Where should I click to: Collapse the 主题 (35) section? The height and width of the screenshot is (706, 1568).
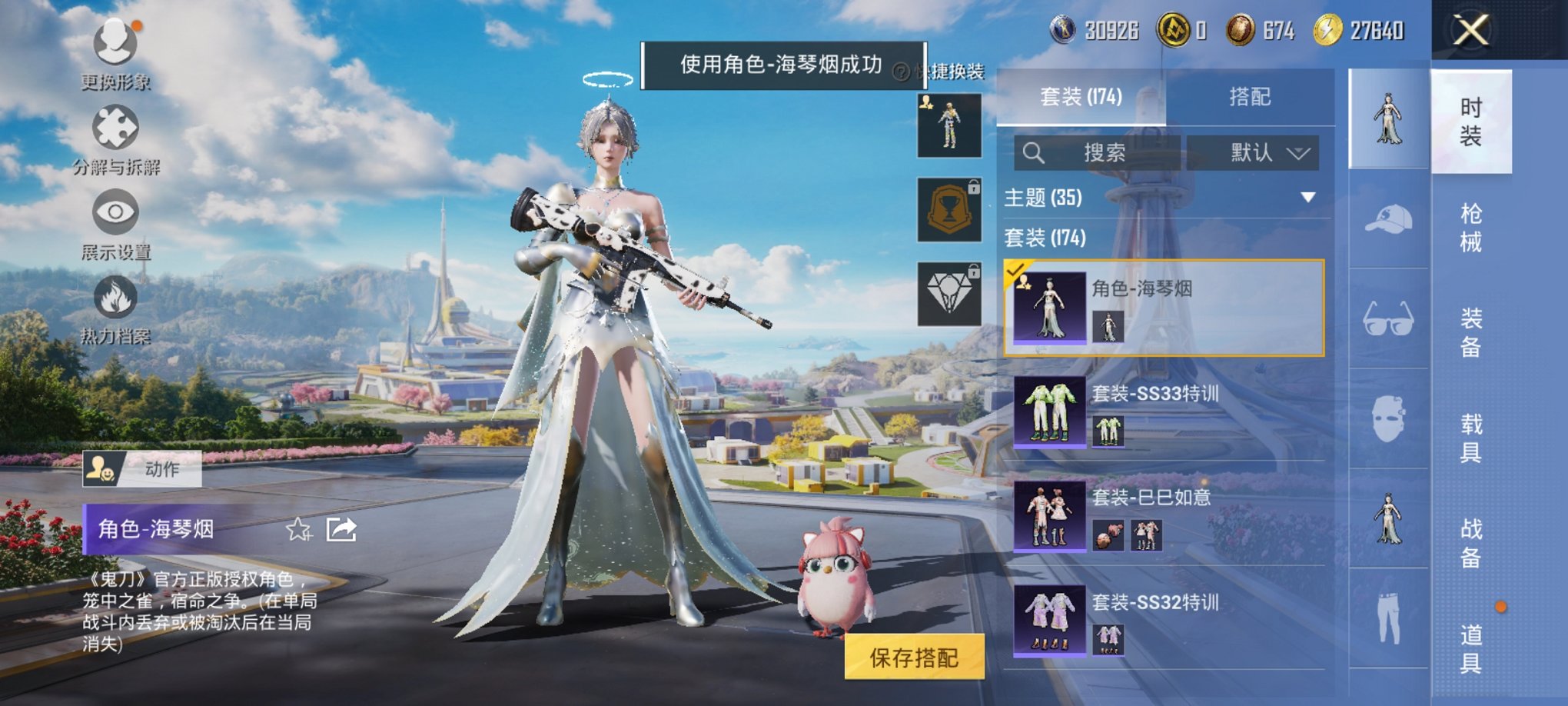click(x=1307, y=197)
